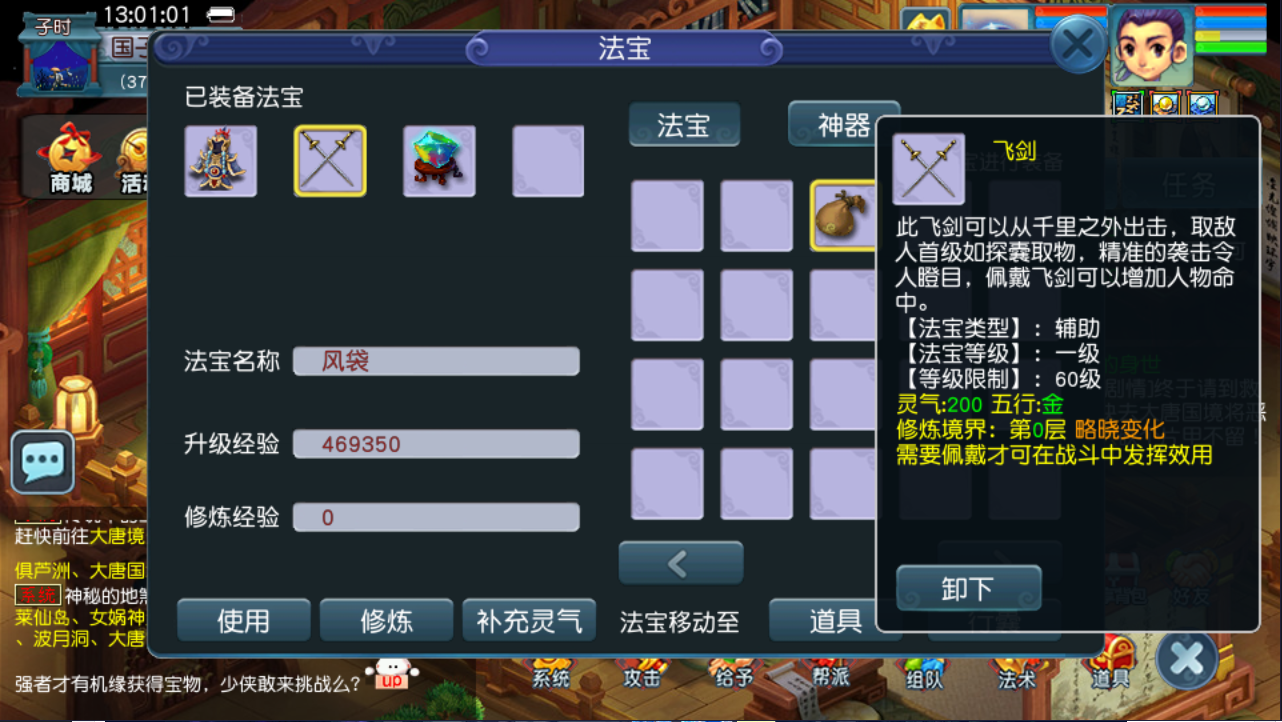Viewport: 1282px width, 722px height.
Task: Click the left arrow to view previous page
Action: (x=681, y=562)
